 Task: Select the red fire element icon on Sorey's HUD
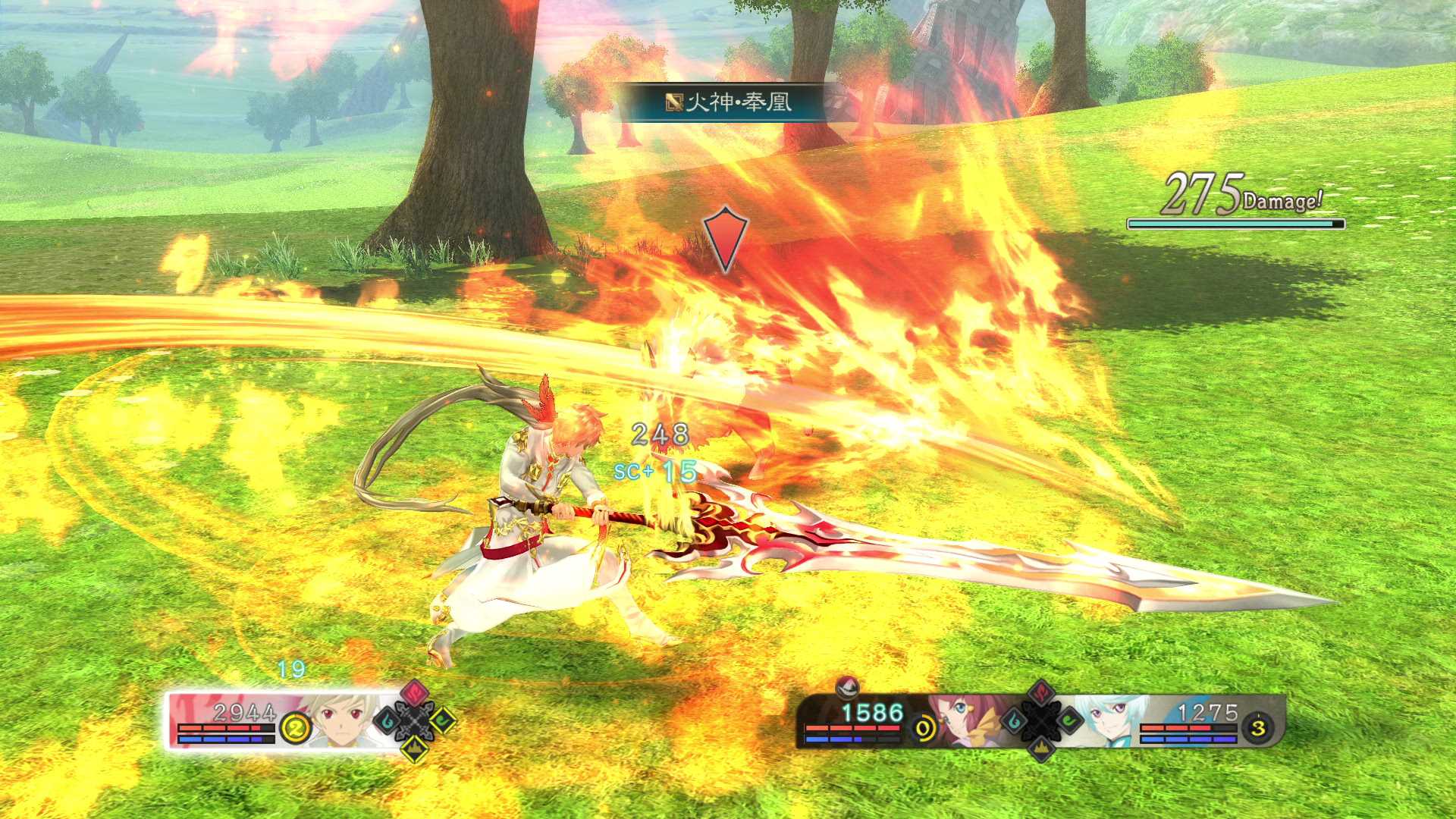(414, 693)
